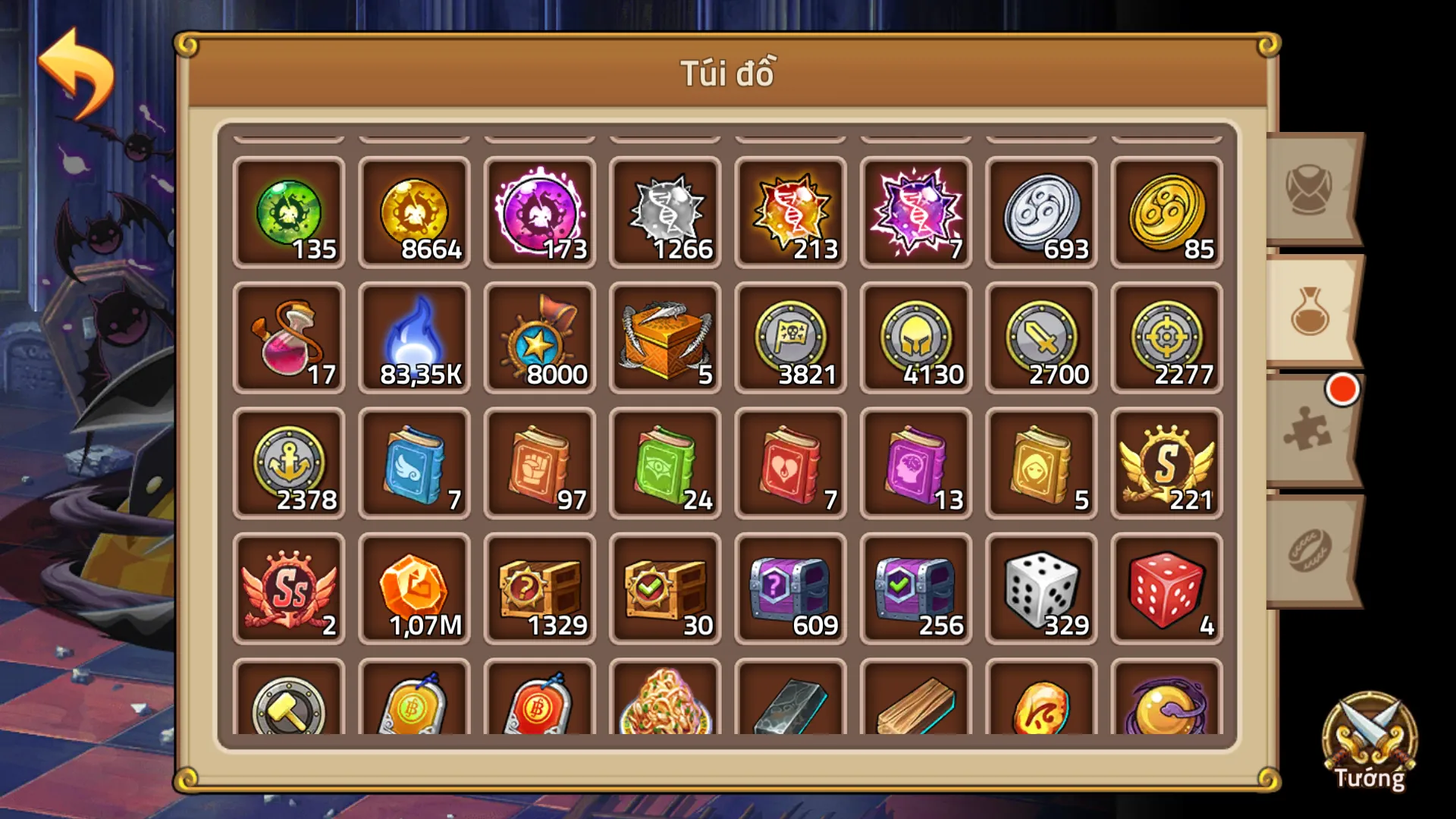Select the white dice item
Viewport: 1456px width, 819px height.
pos(1040,589)
